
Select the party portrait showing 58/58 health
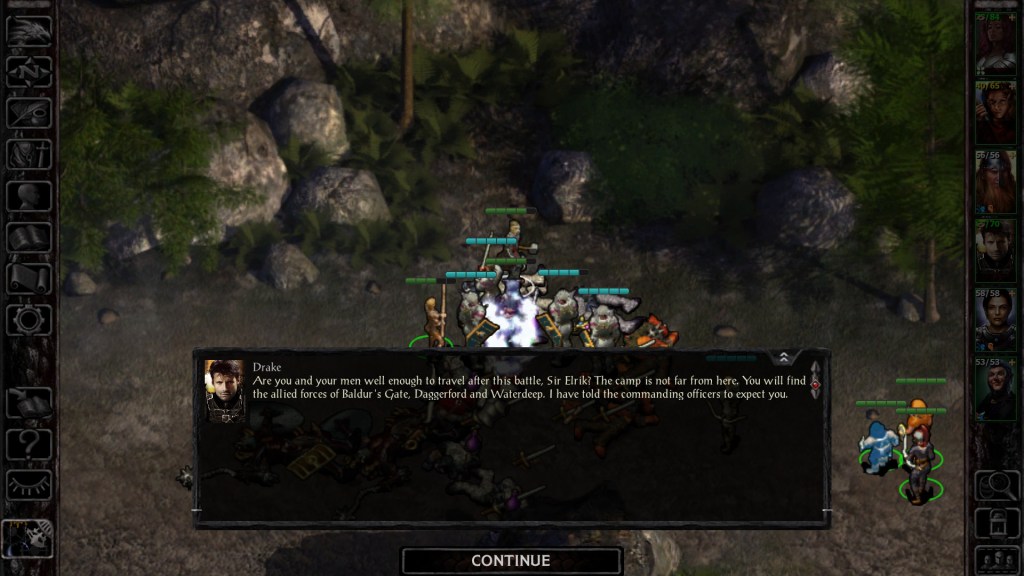coord(995,320)
